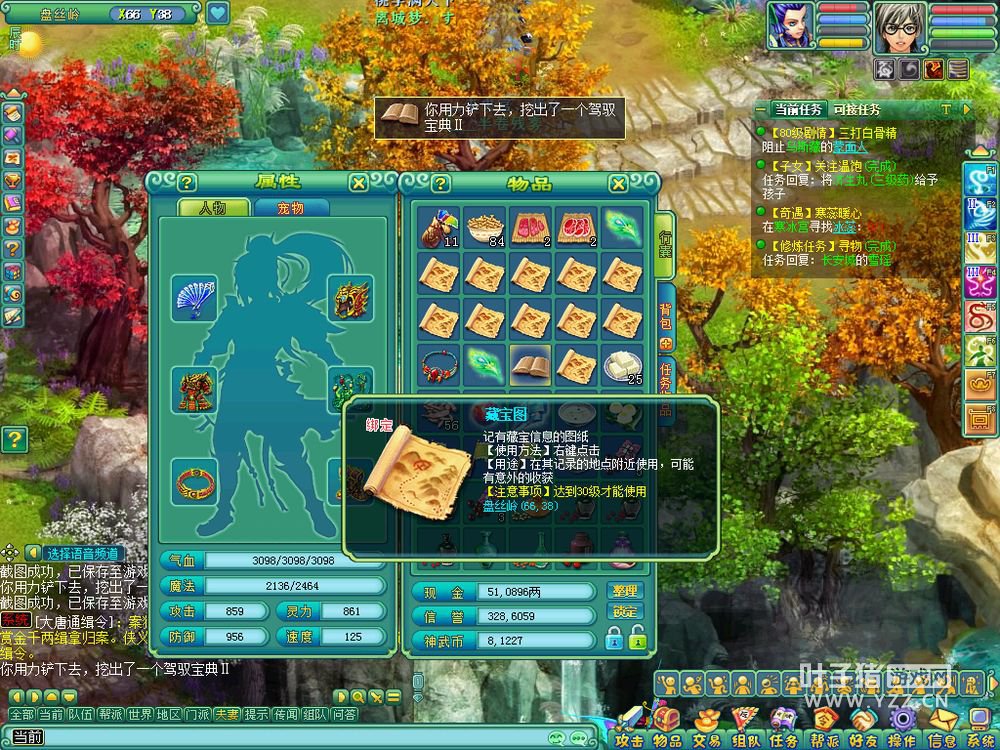Open help for the 属性 window
The height and width of the screenshot is (750, 1000).
click(186, 183)
